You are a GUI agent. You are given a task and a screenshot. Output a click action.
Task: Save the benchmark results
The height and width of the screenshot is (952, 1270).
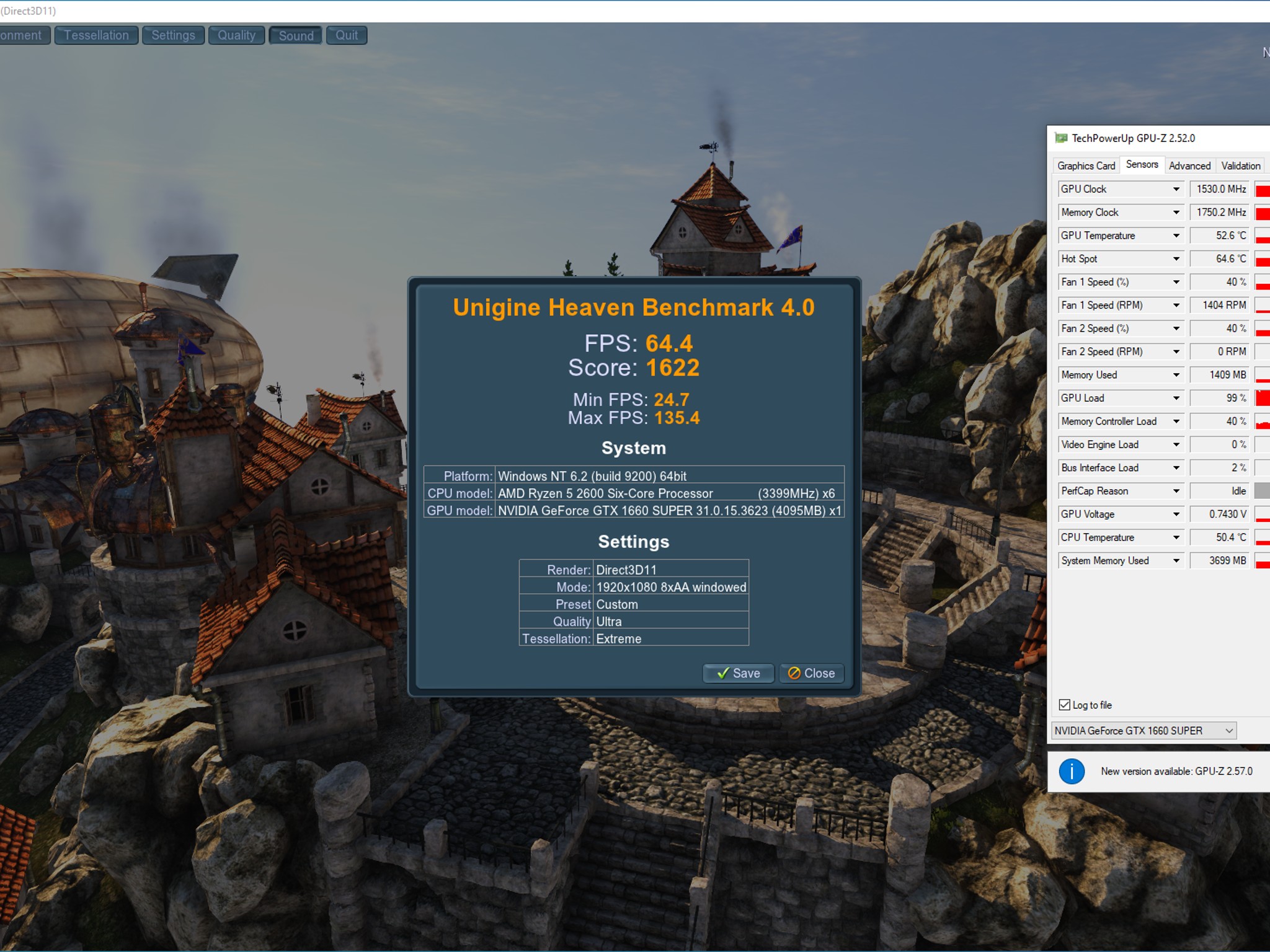(x=738, y=673)
